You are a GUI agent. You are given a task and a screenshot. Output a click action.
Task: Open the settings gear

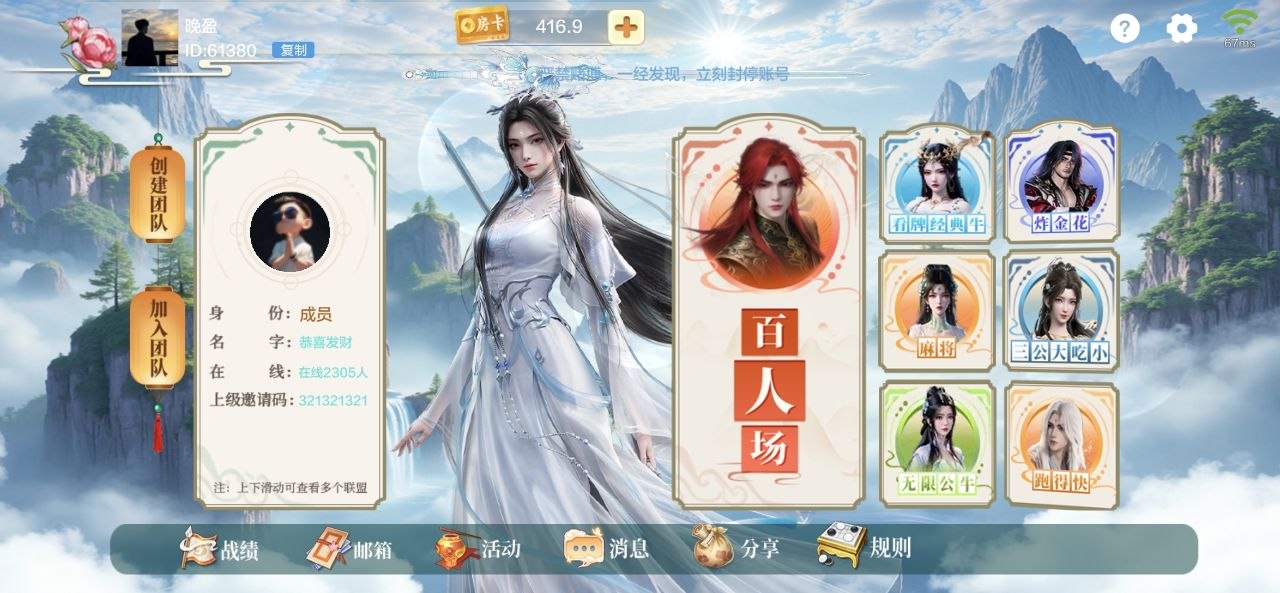pos(1182,28)
